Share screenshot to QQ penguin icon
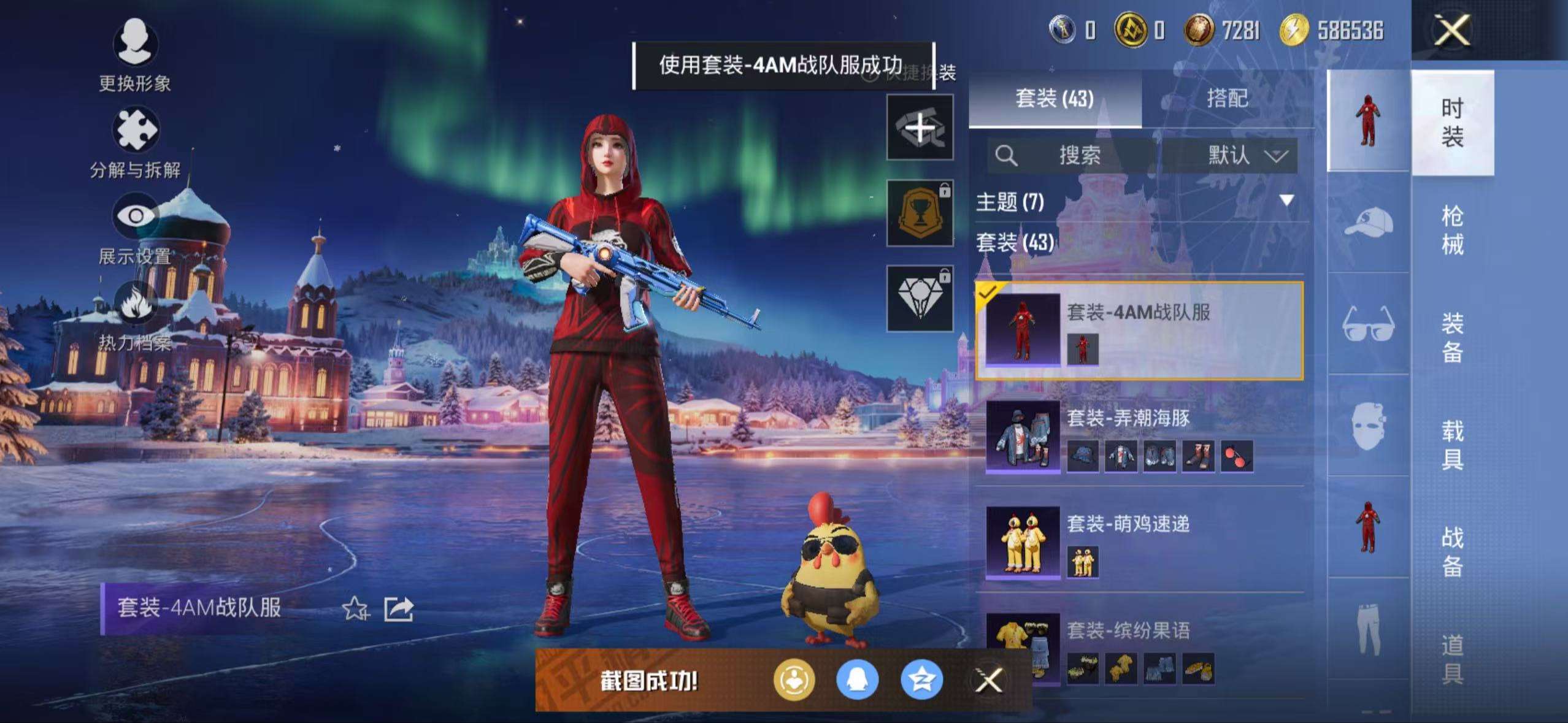 pos(857,680)
